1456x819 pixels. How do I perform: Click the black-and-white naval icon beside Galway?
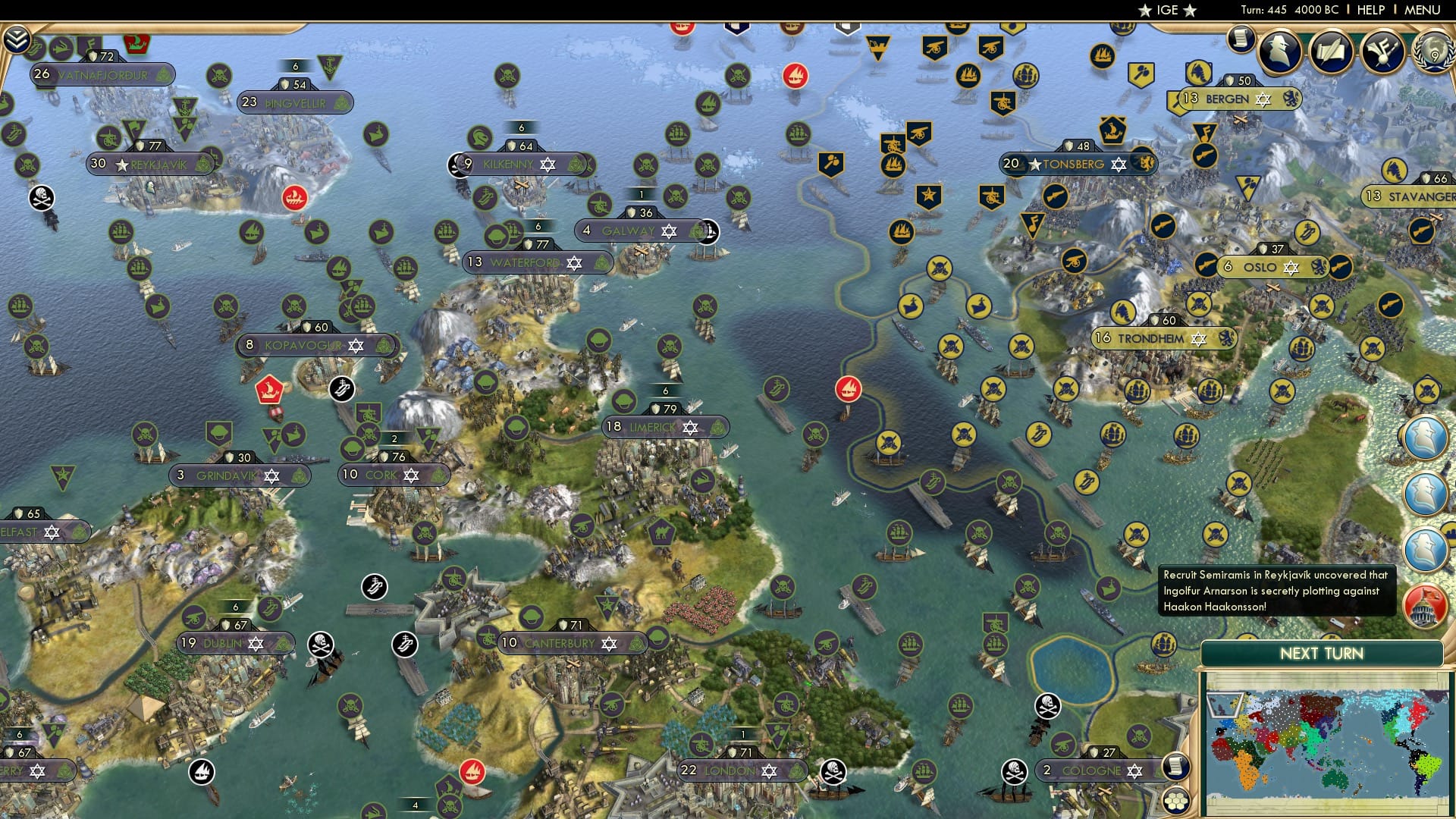coord(708,231)
